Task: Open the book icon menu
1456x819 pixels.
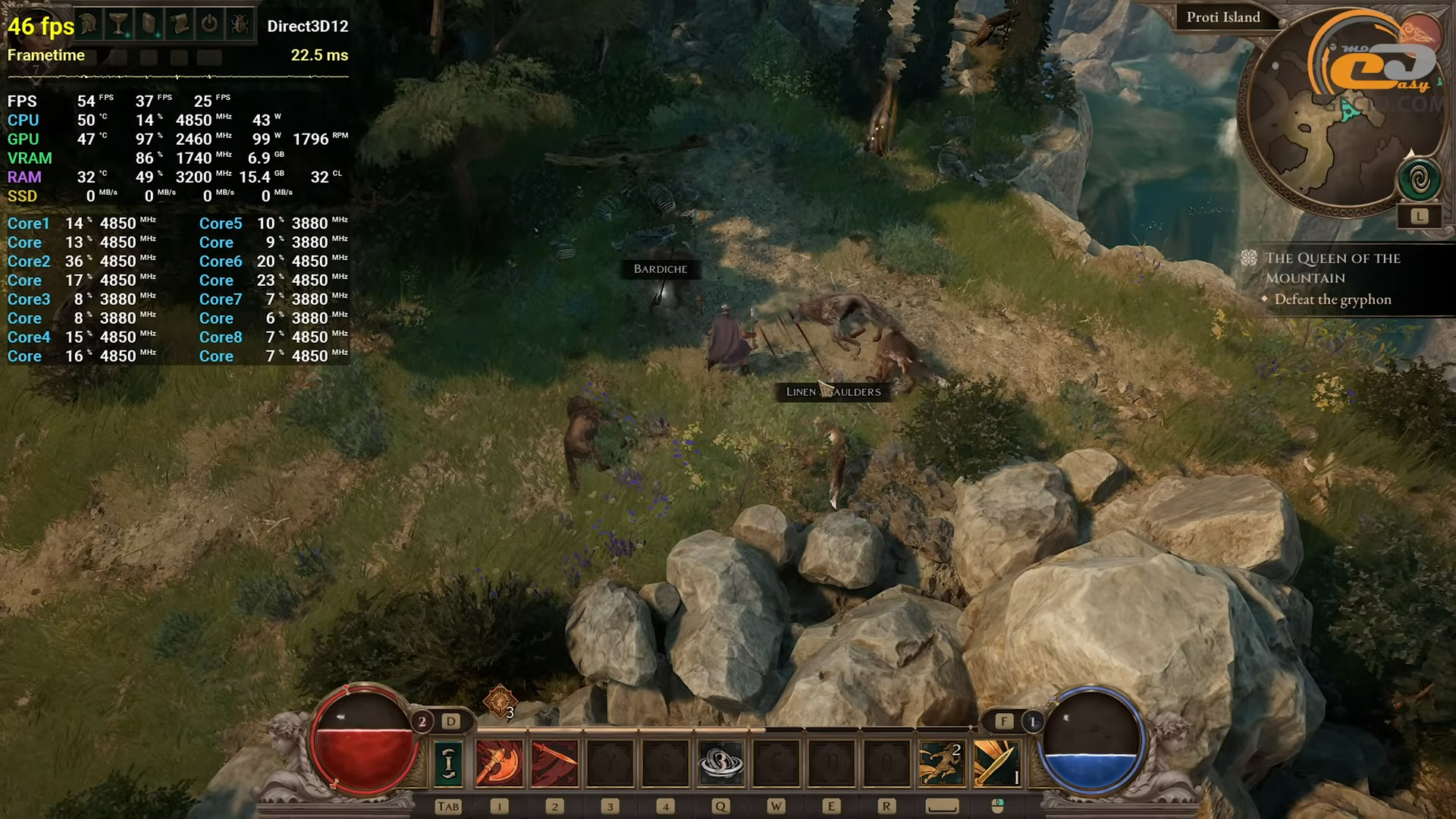Action: 149,24
